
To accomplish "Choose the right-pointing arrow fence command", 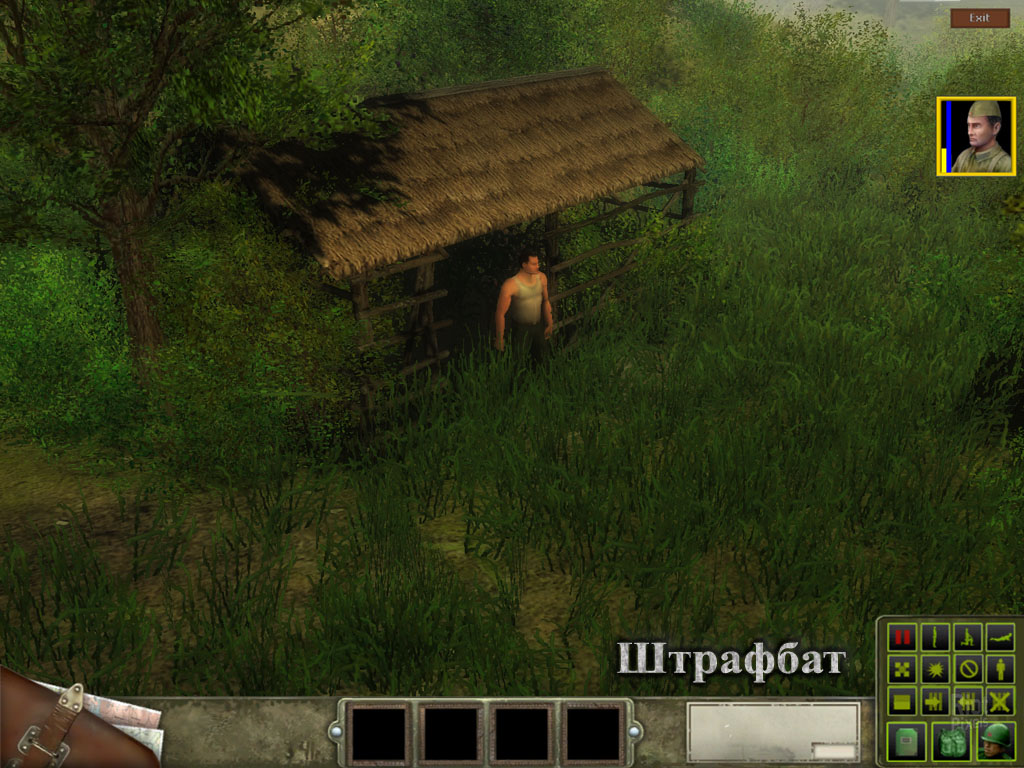I will (935, 701).
